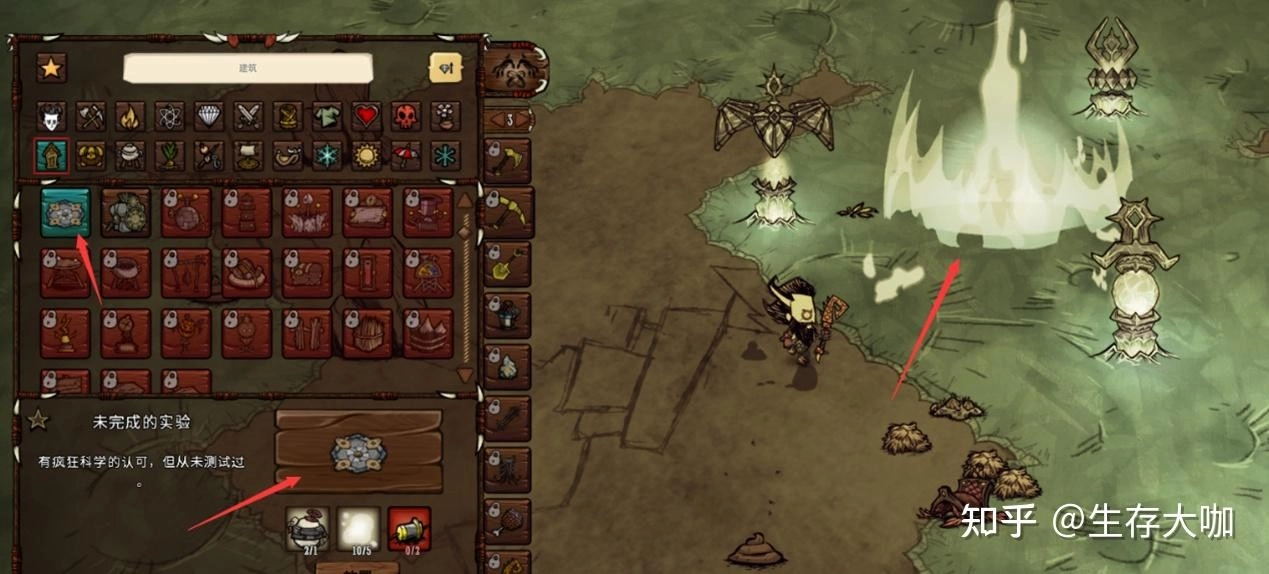Open the favorites star filter
The height and width of the screenshot is (574, 1269).
[x=52, y=68]
